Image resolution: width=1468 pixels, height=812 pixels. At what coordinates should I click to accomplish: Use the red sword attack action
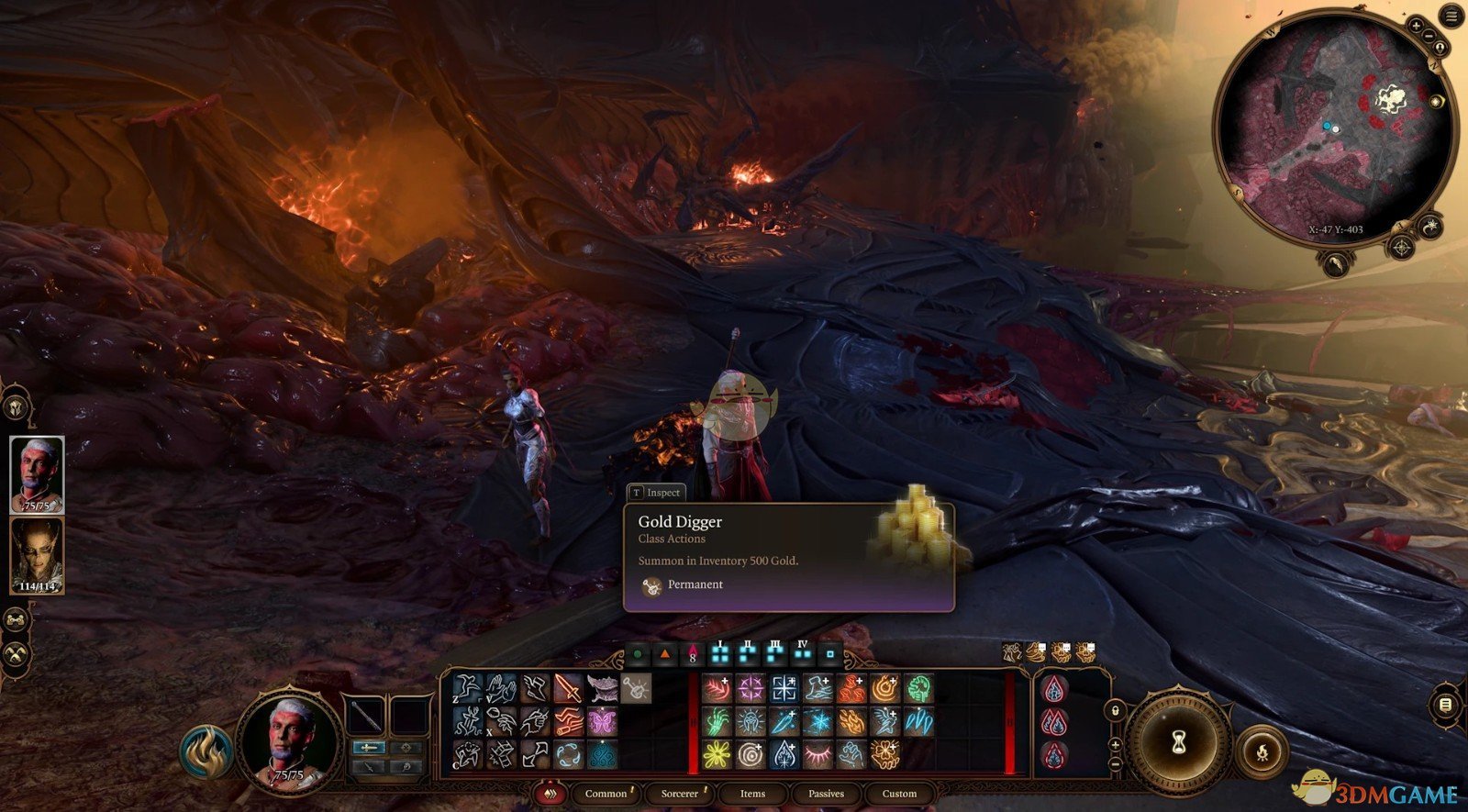point(568,688)
